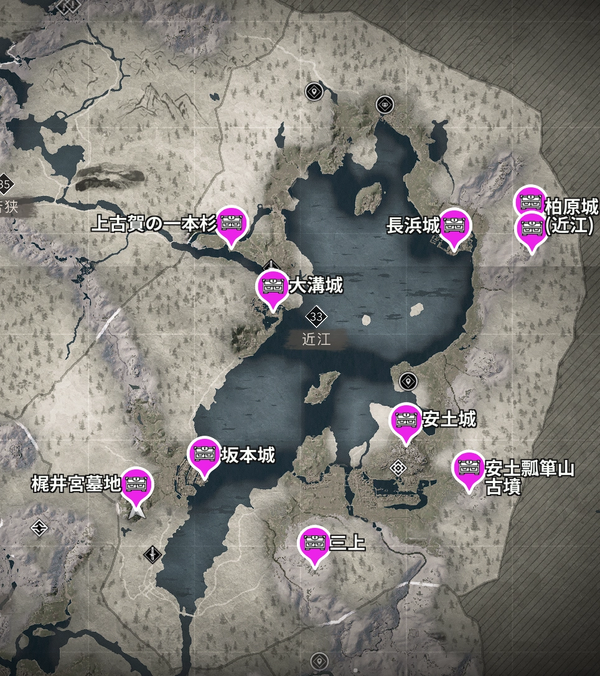
Task: Click the level 33 近江 region marker
Action: click(x=316, y=317)
